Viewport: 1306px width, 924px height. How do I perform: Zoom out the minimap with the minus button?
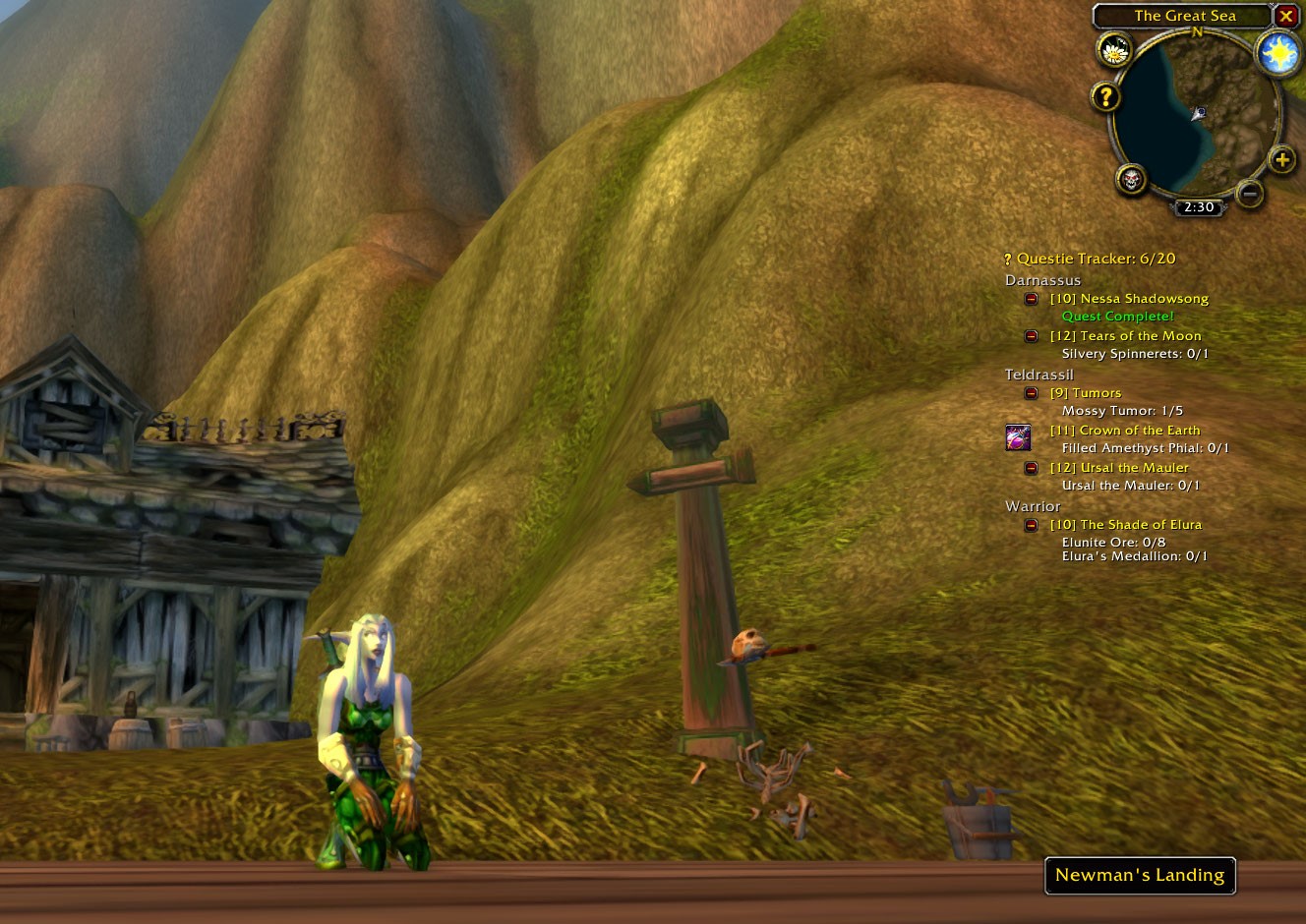point(1249,194)
